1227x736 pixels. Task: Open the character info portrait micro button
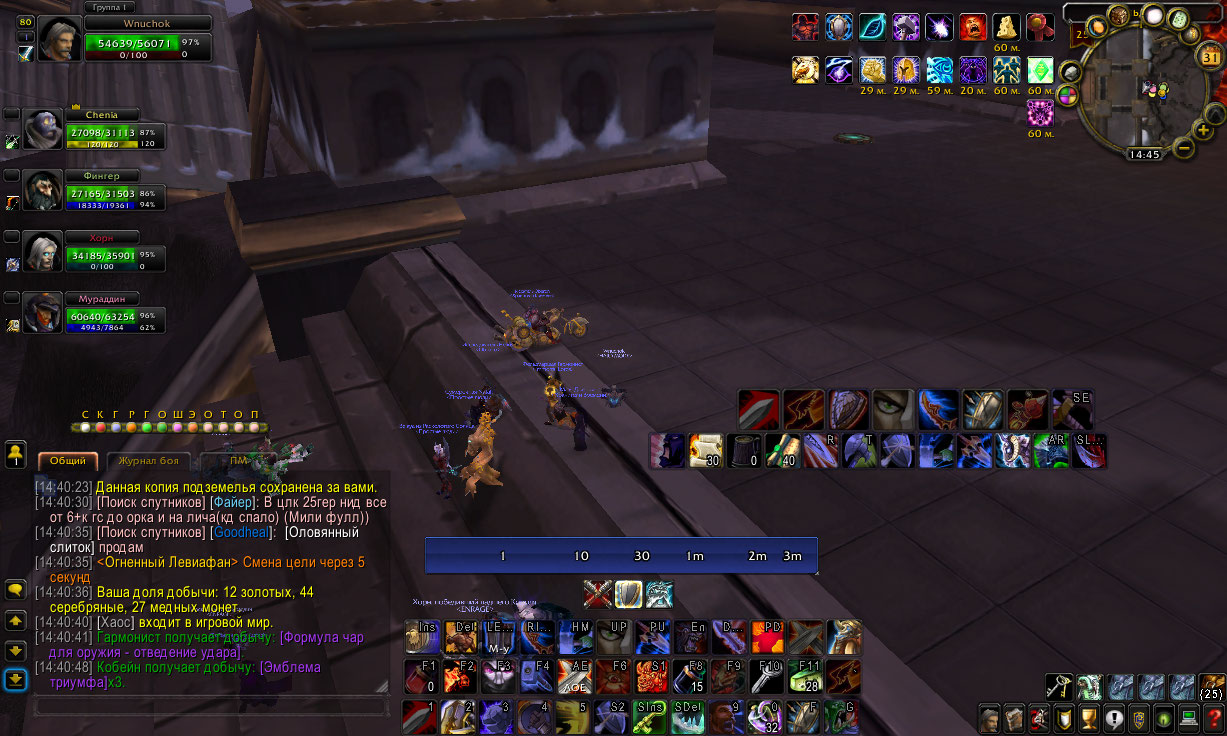pyautogui.click(x=989, y=718)
